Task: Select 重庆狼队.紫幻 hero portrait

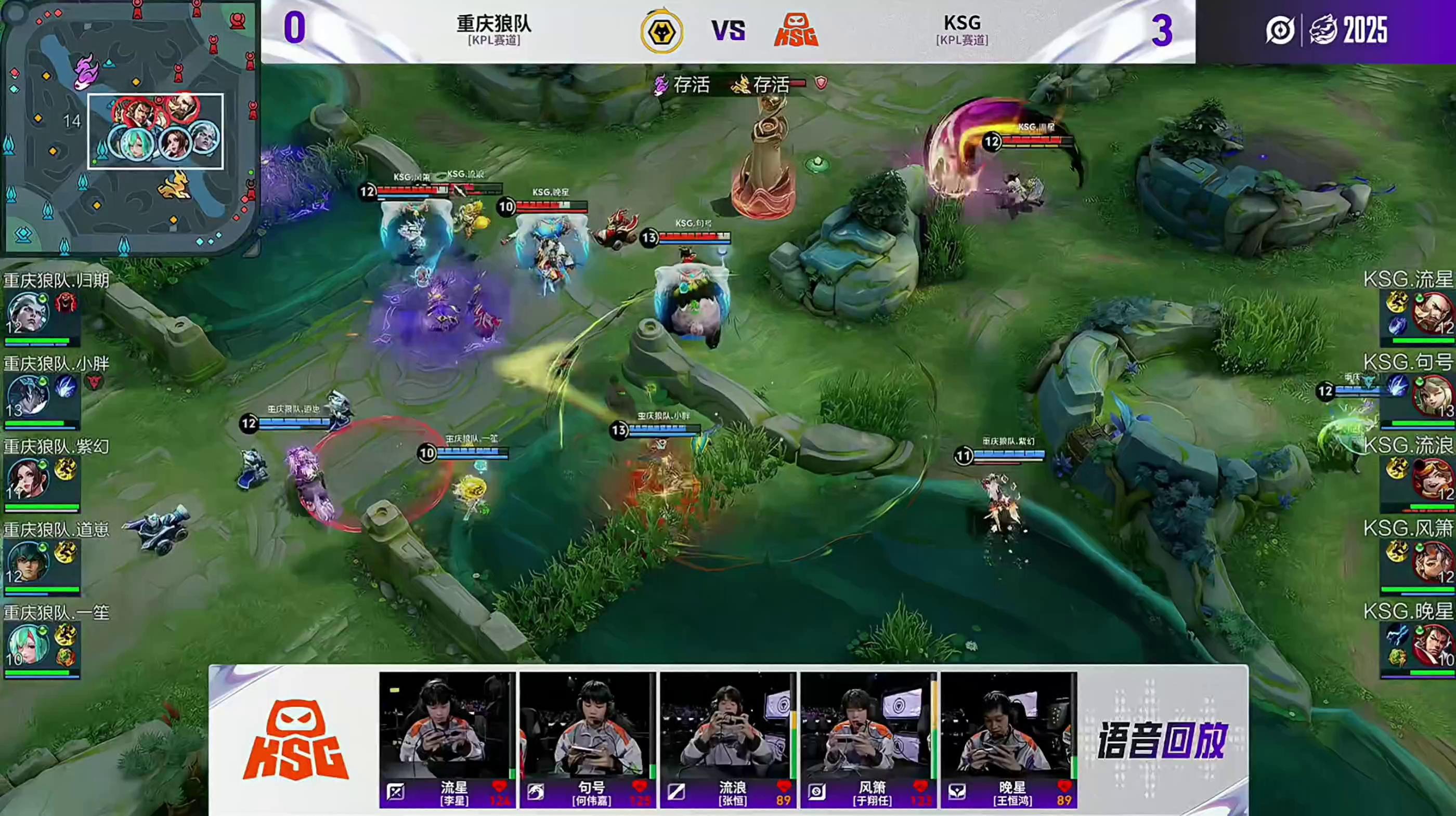Action: [x=27, y=479]
